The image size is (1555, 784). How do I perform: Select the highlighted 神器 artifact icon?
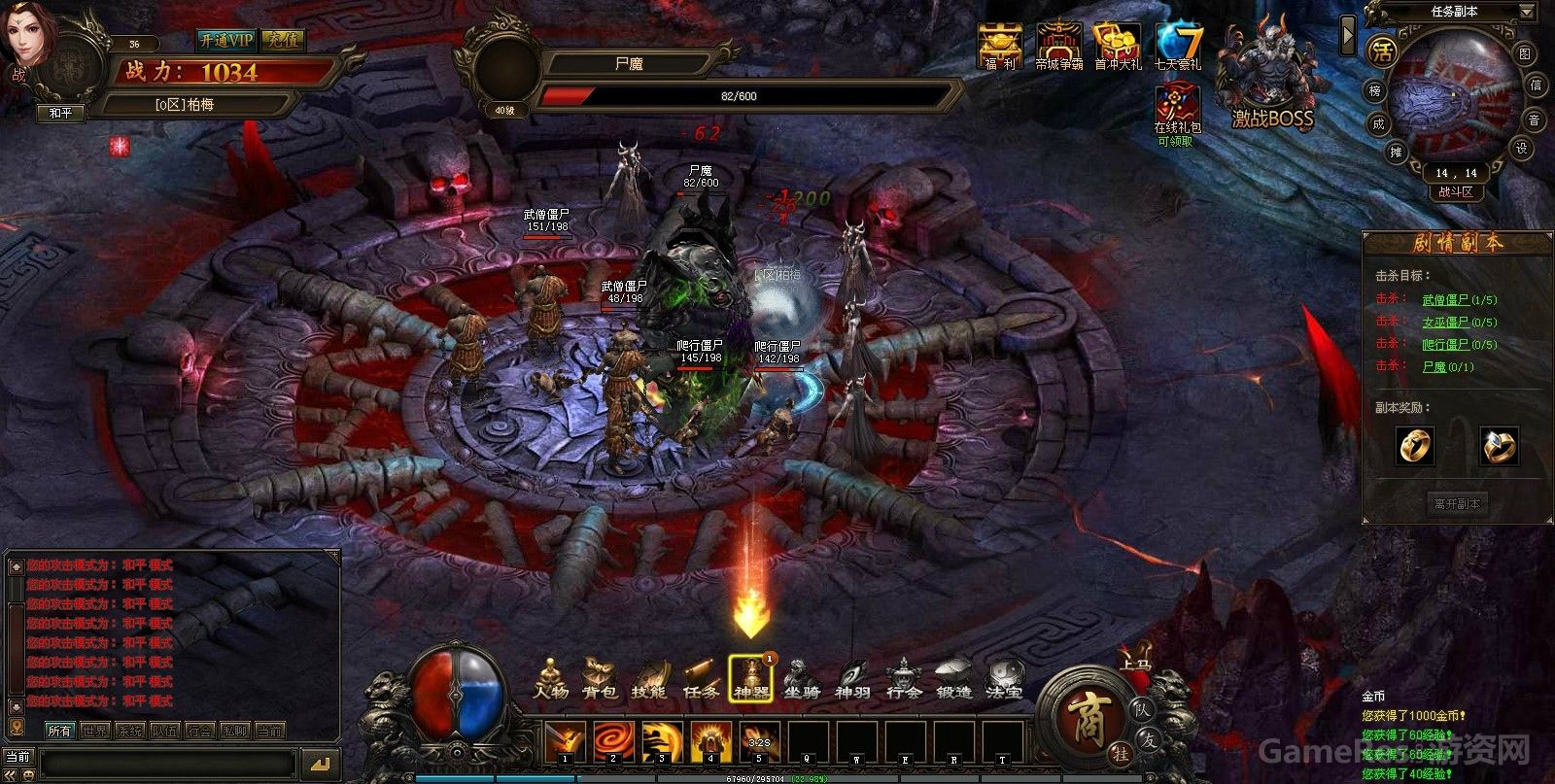click(x=751, y=679)
